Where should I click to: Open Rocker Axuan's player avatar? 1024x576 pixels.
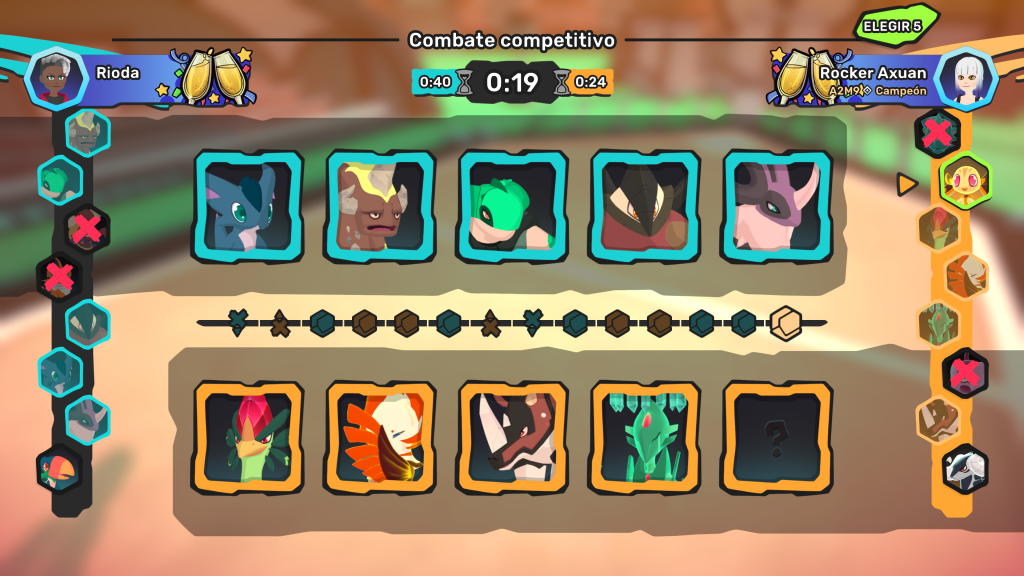click(x=968, y=78)
